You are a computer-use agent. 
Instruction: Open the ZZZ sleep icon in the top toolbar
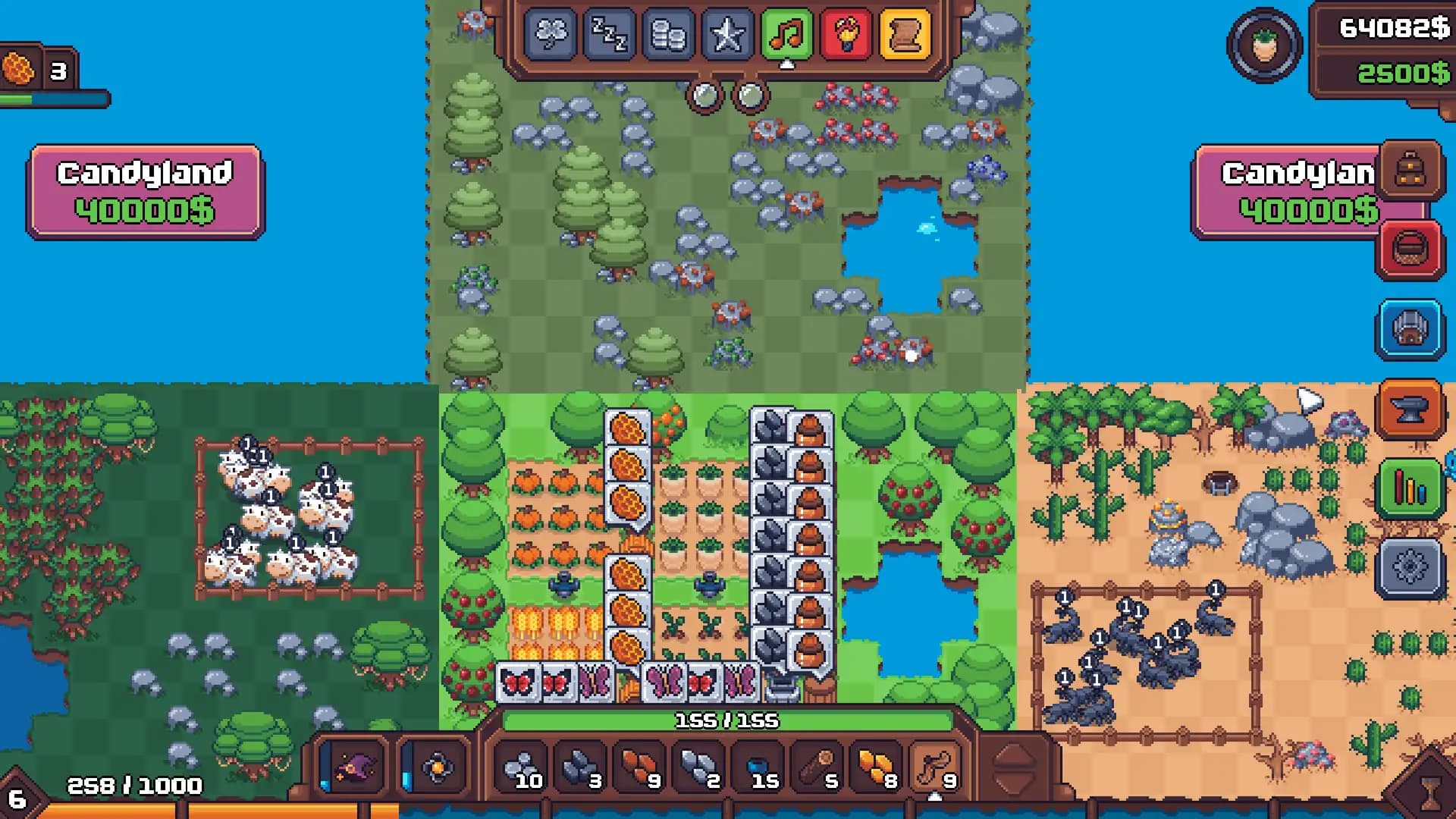click(x=611, y=34)
